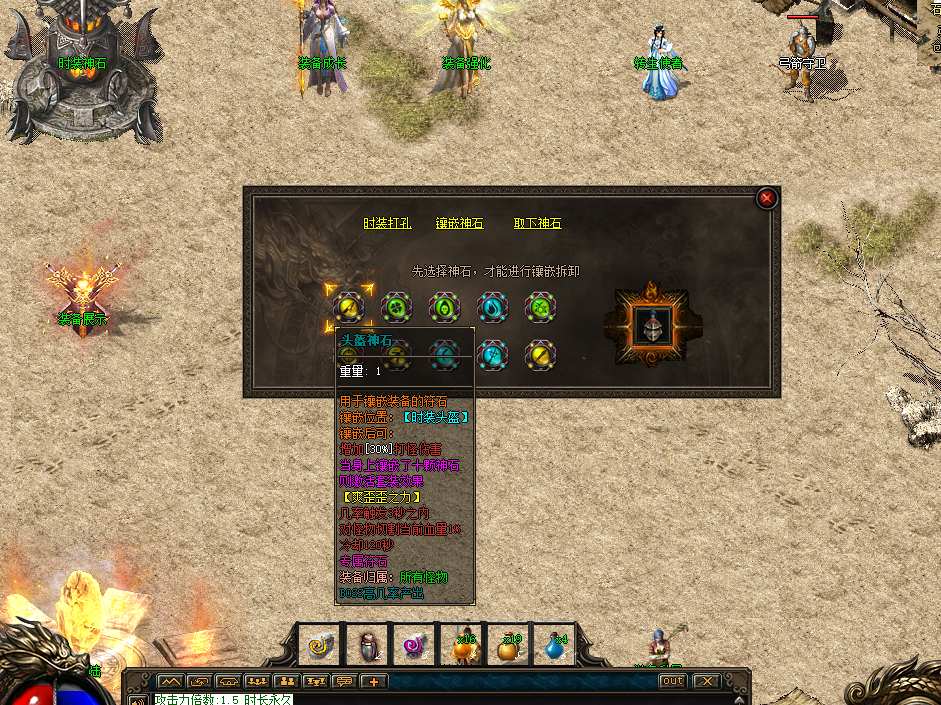Use the yellow spiral scroll hotbar item
941x705 pixels.
point(322,646)
